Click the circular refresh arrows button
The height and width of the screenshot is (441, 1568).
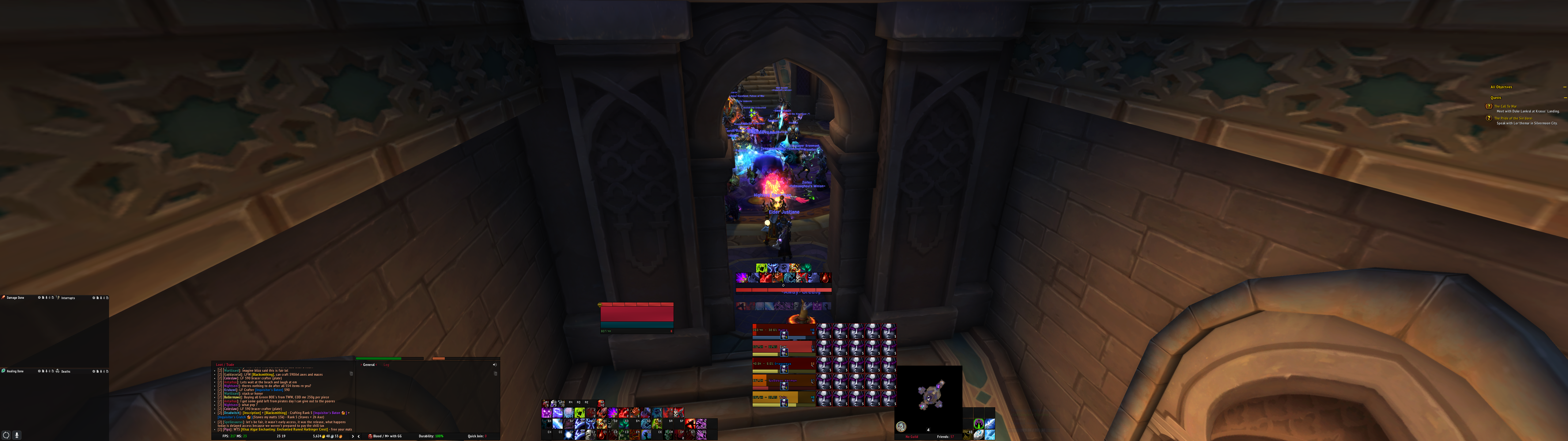[x=6, y=435]
